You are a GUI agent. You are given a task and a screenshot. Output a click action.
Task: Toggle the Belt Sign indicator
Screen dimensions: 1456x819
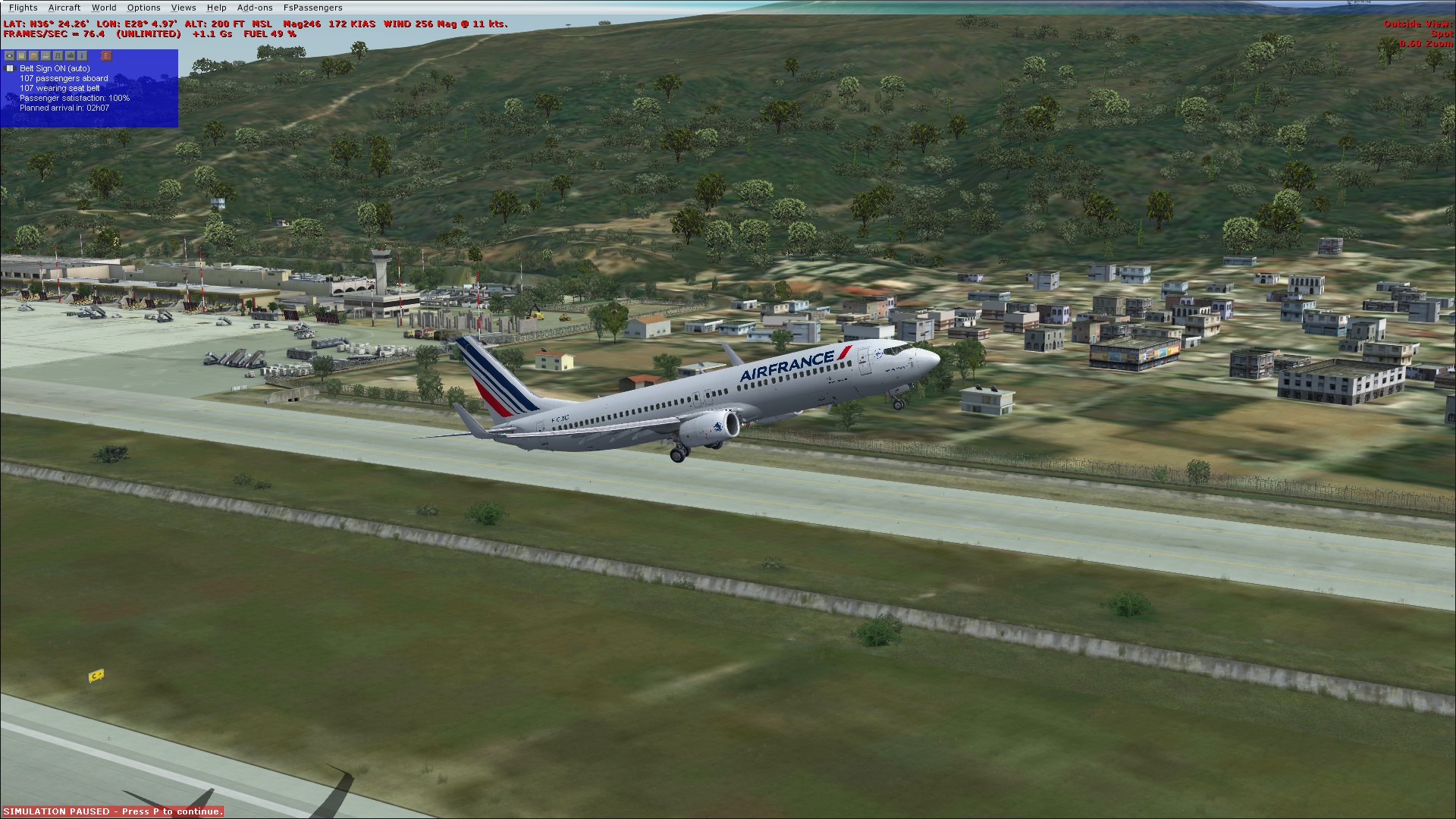[x=10, y=68]
